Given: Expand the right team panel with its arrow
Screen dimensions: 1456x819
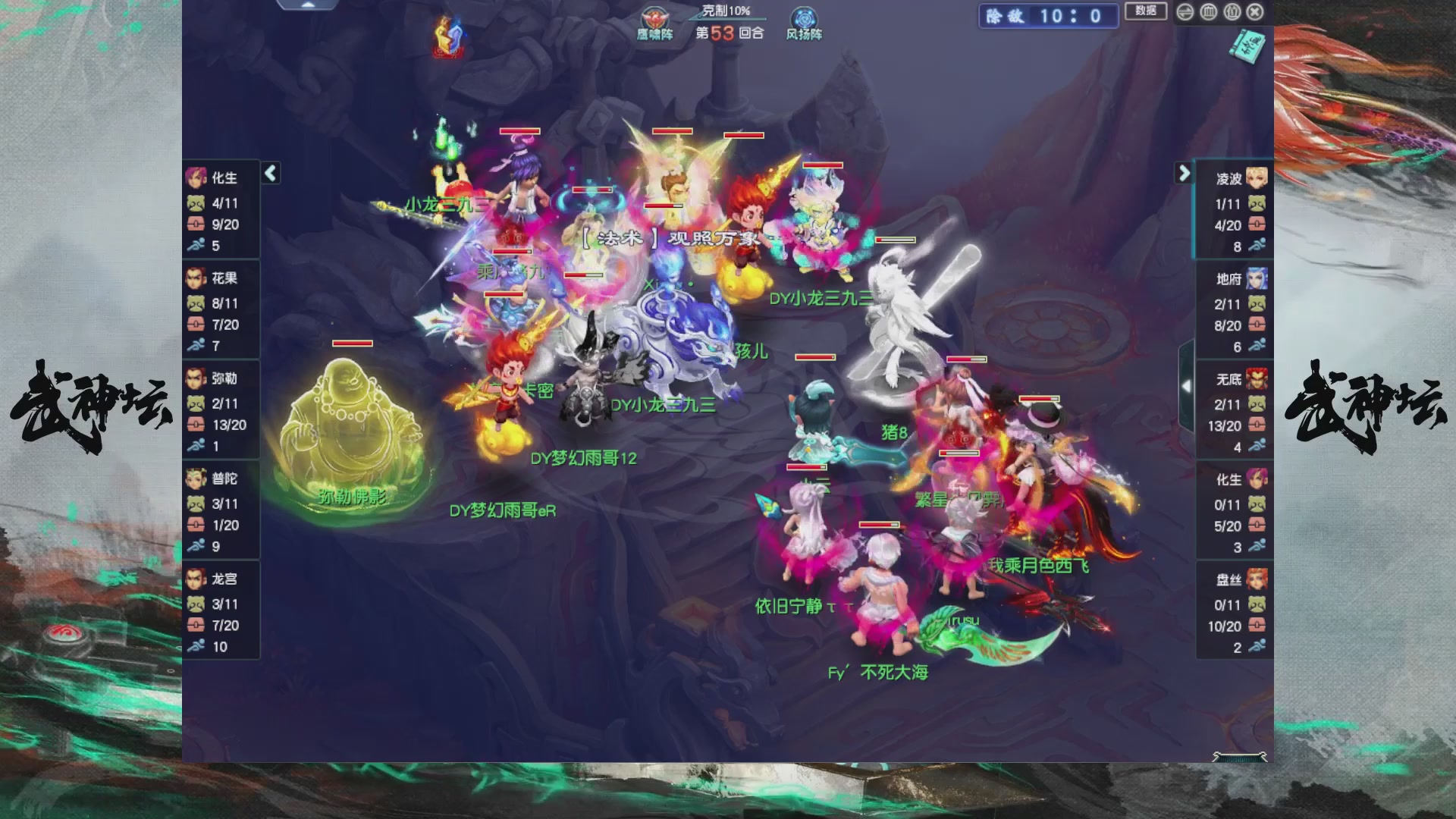Looking at the screenshot, I should [1184, 174].
